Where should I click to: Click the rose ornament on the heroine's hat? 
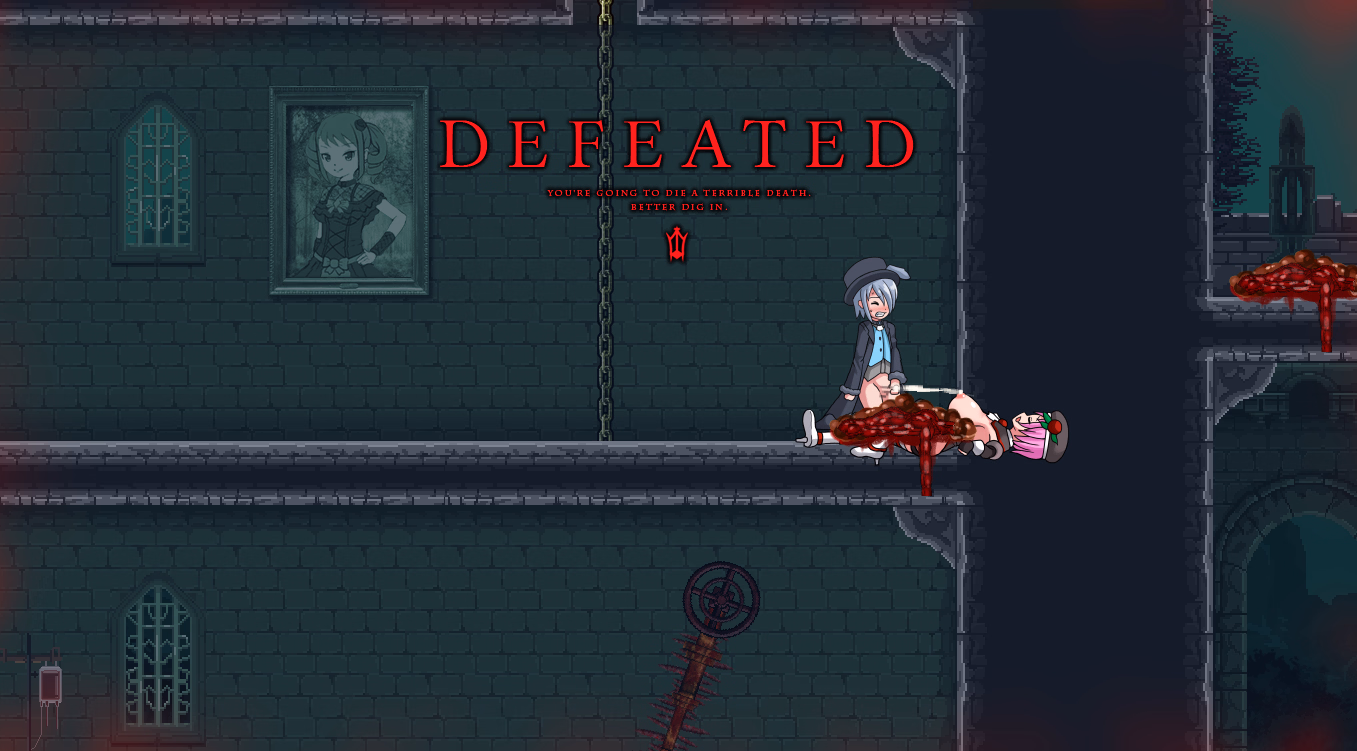point(1053,424)
